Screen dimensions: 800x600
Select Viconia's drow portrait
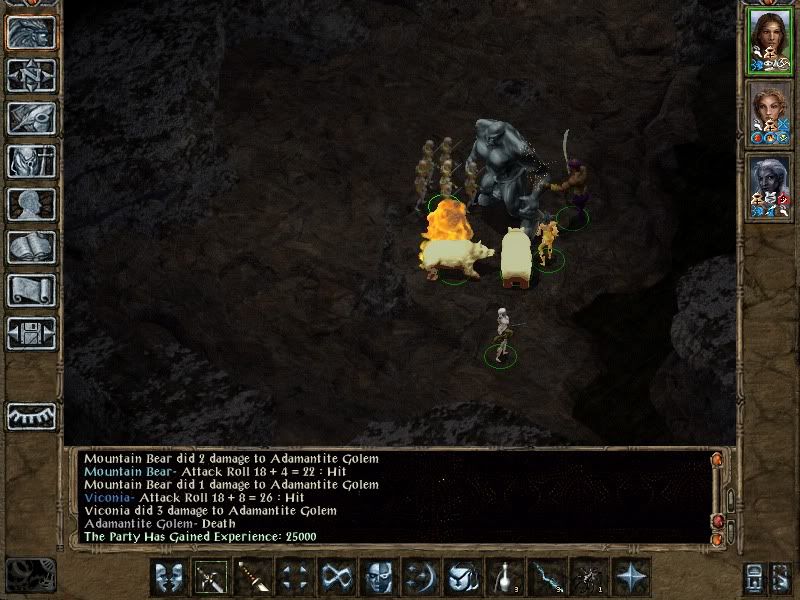coord(769,183)
